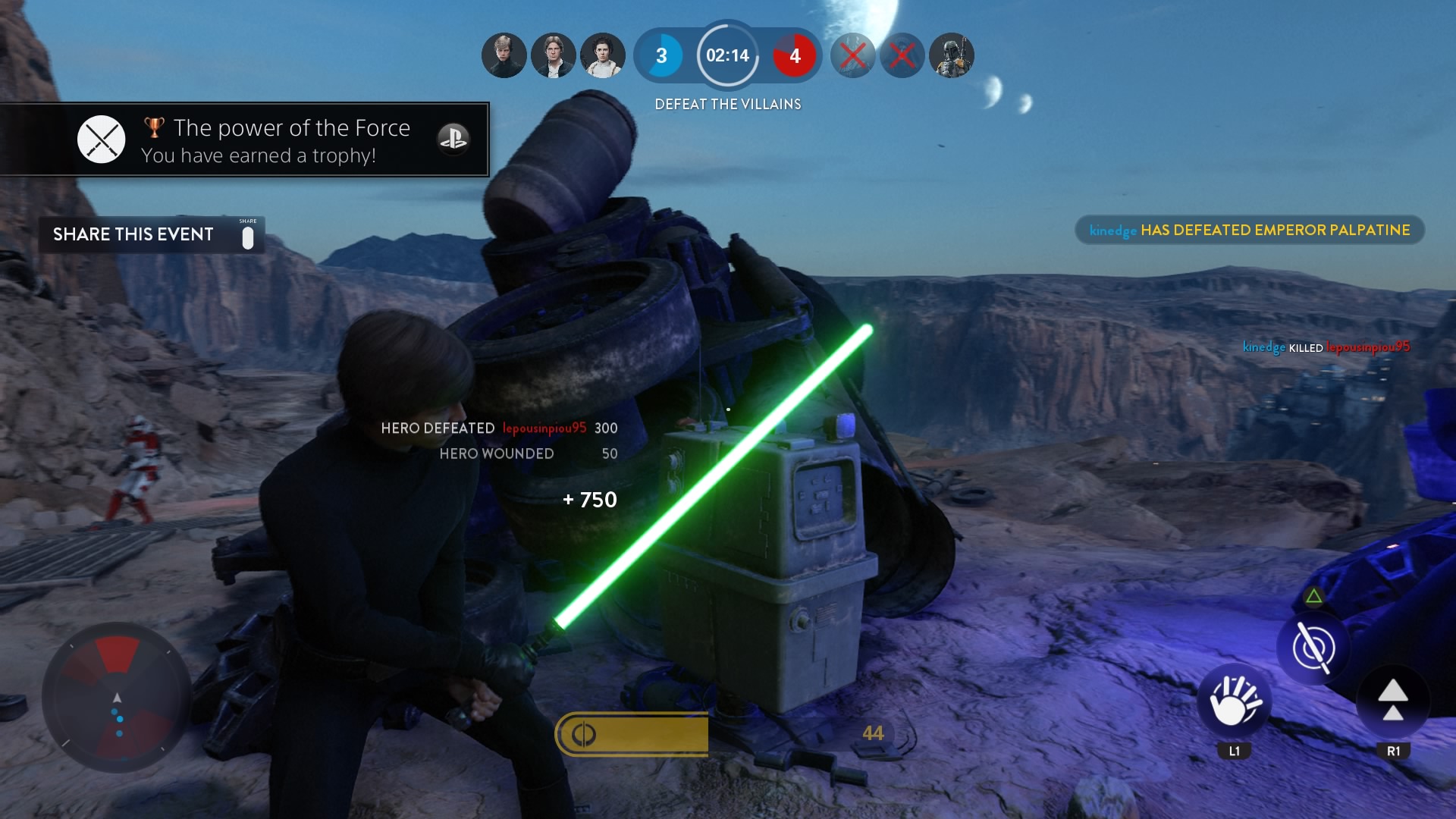Image resolution: width=1456 pixels, height=819 pixels.
Task: Click the yellow stamina bar at bottom
Action: coord(632,733)
